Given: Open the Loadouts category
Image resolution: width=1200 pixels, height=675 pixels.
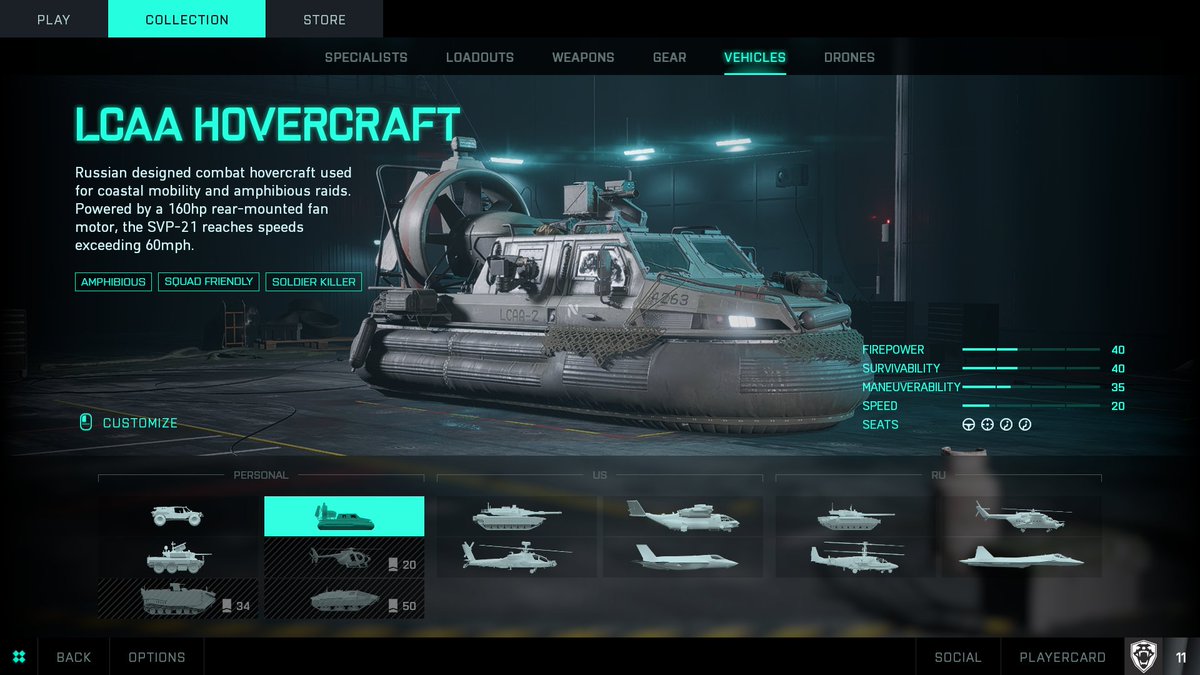Looking at the screenshot, I should pyautogui.click(x=480, y=57).
